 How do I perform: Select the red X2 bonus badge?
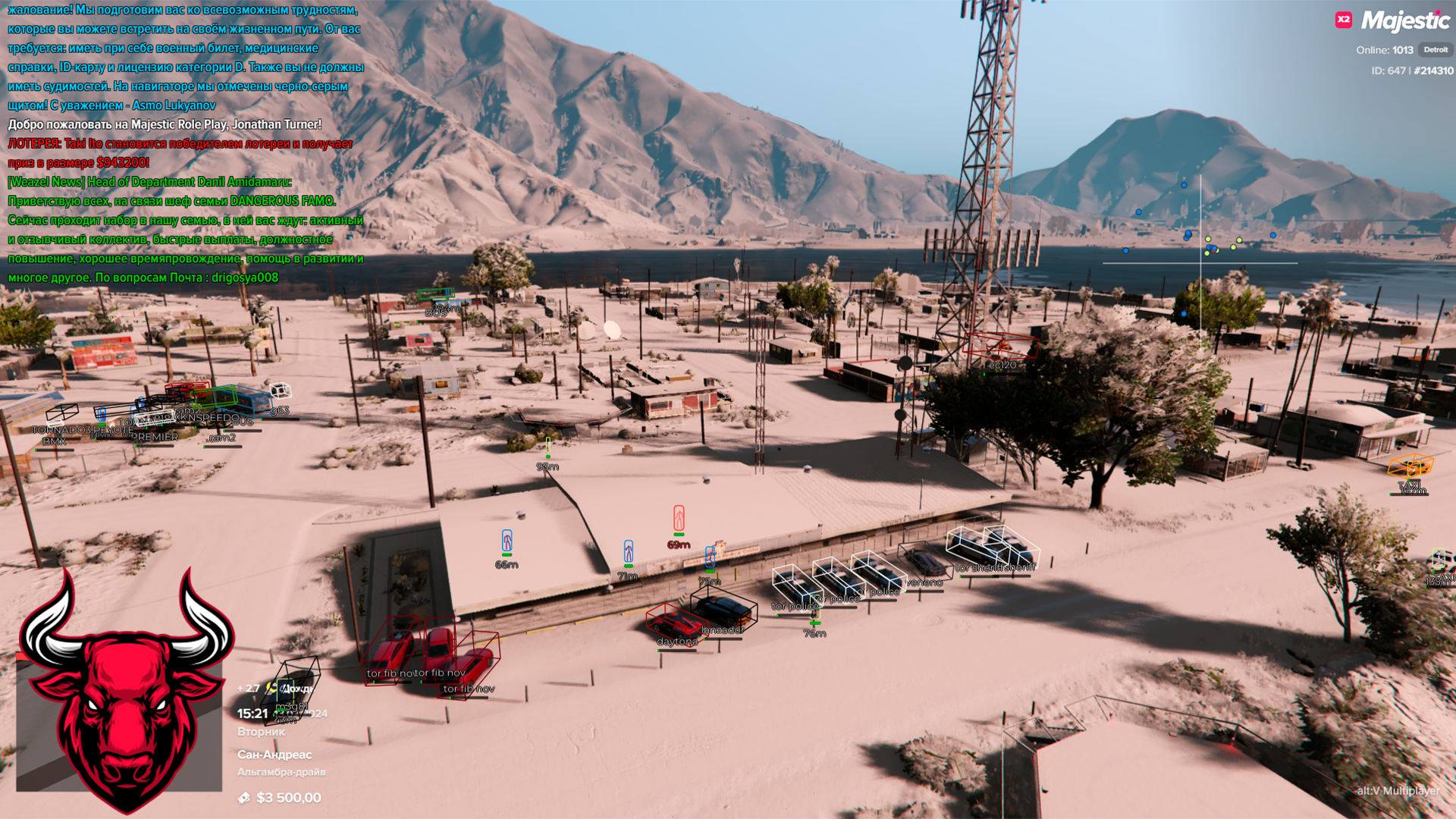click(x=1344, y=20)
